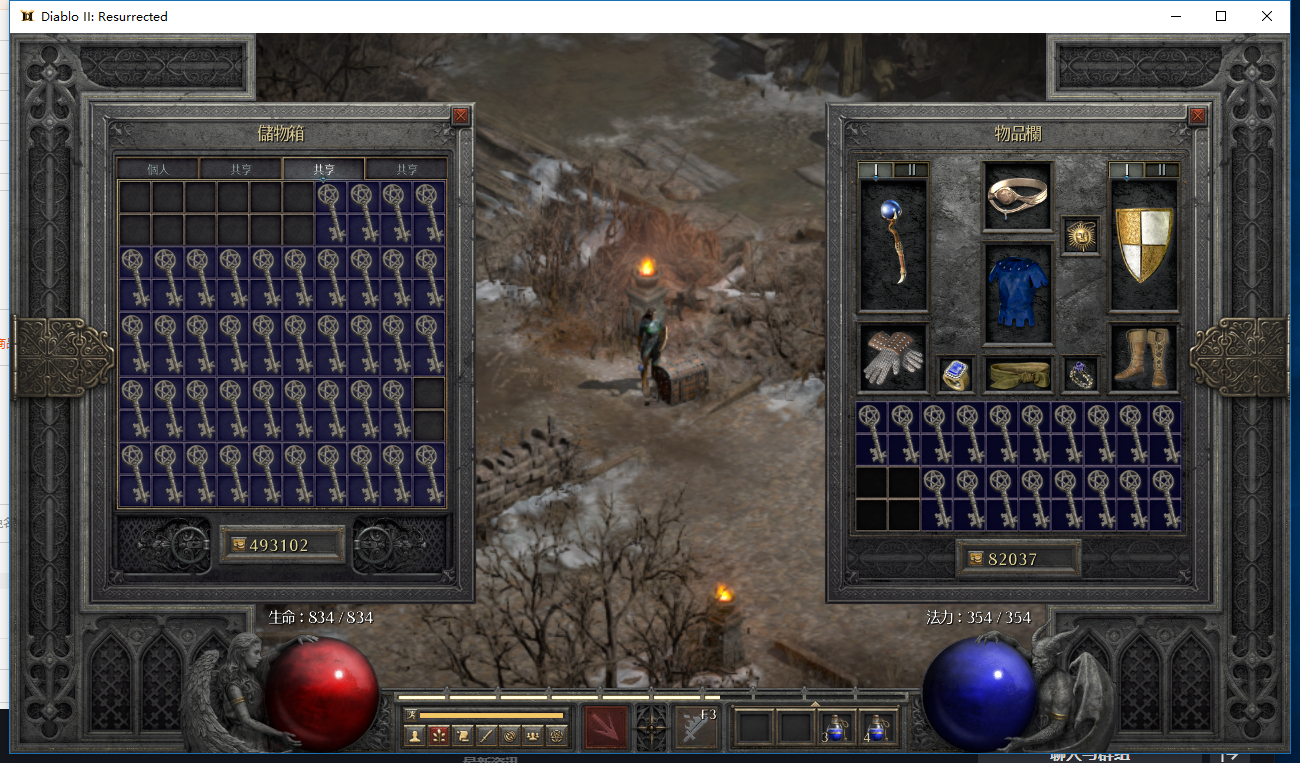
Task: Select the equipped circlet helmet
Action: tap(1018, 196)
